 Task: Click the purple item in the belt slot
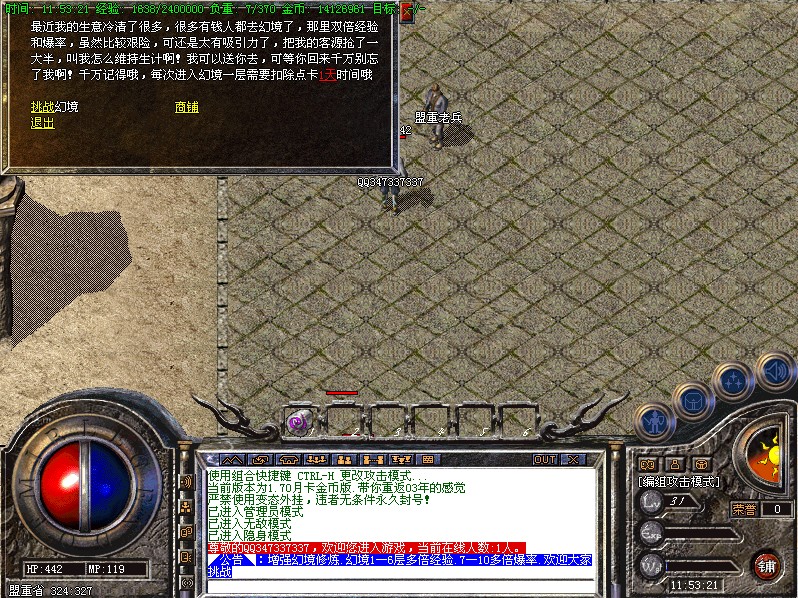(297, 421)
